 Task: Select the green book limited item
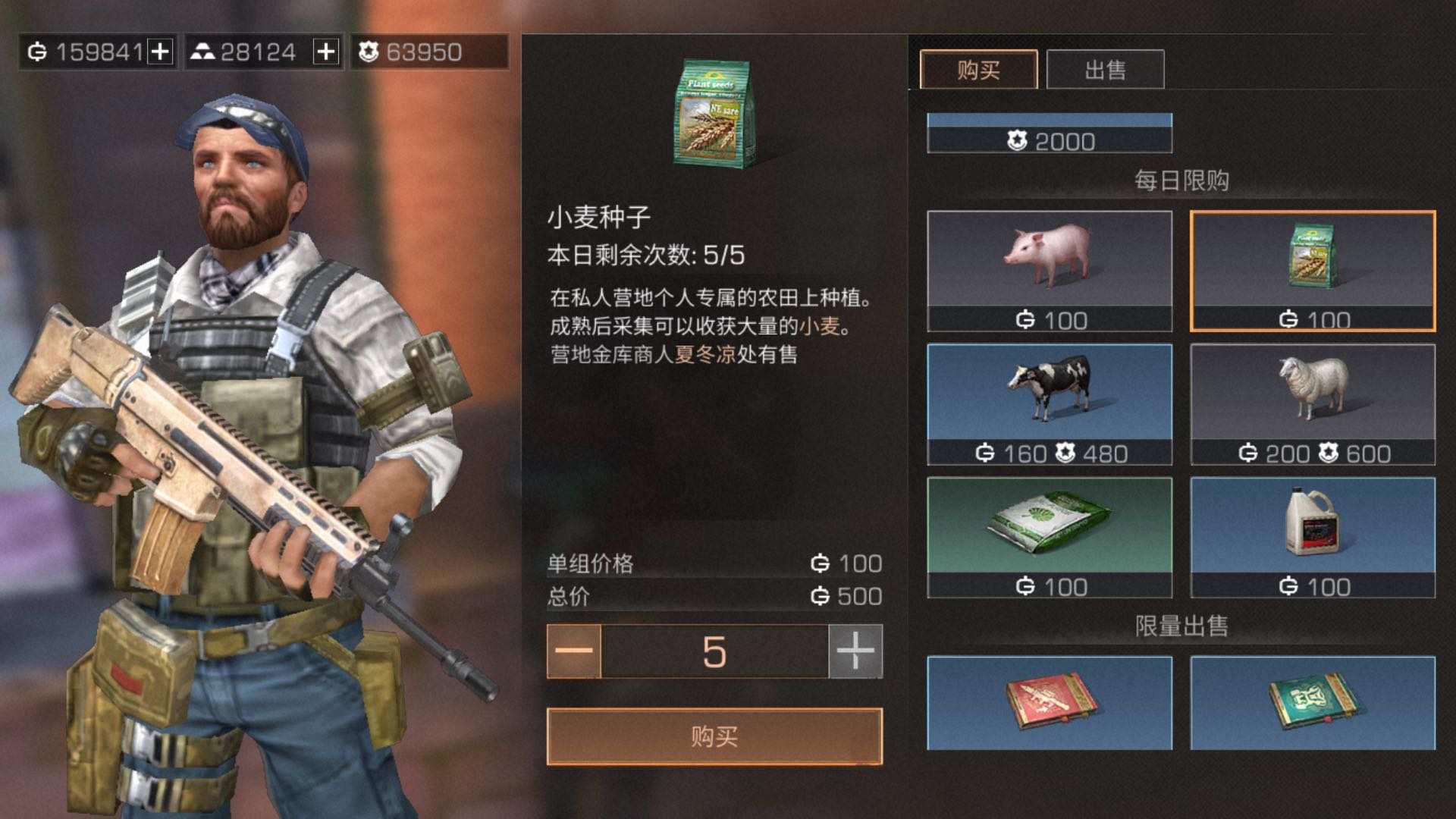click(1313, 703)
